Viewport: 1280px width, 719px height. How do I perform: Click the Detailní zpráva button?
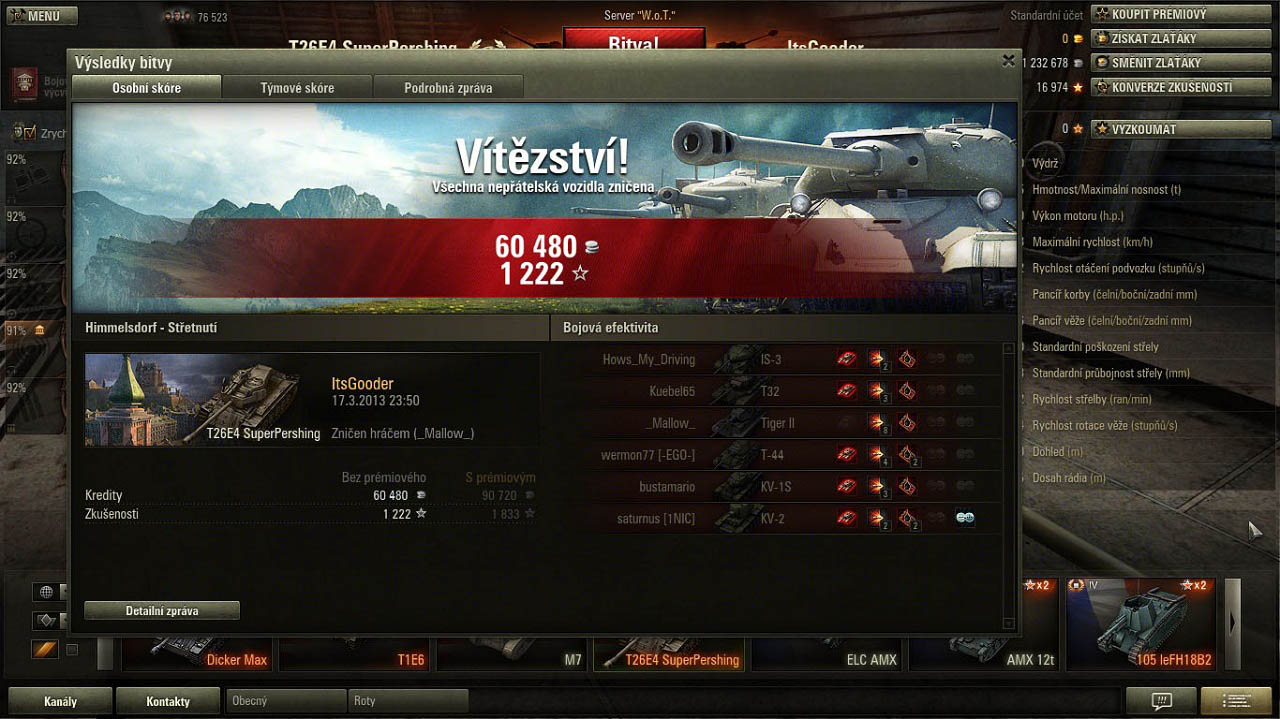(x=162, y=611)
